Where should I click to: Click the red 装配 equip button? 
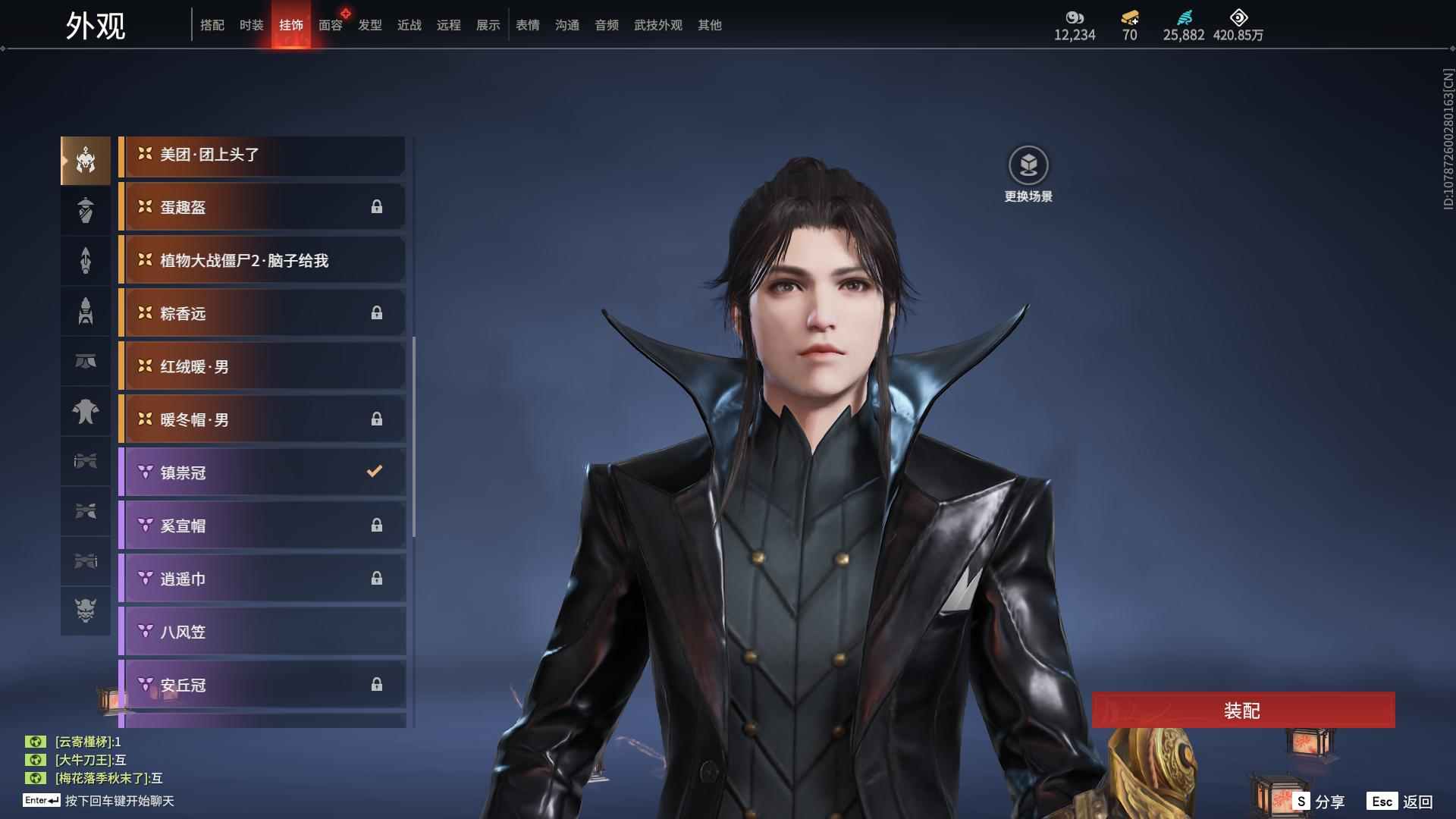pyautogui.click(x=1243, y=711)
